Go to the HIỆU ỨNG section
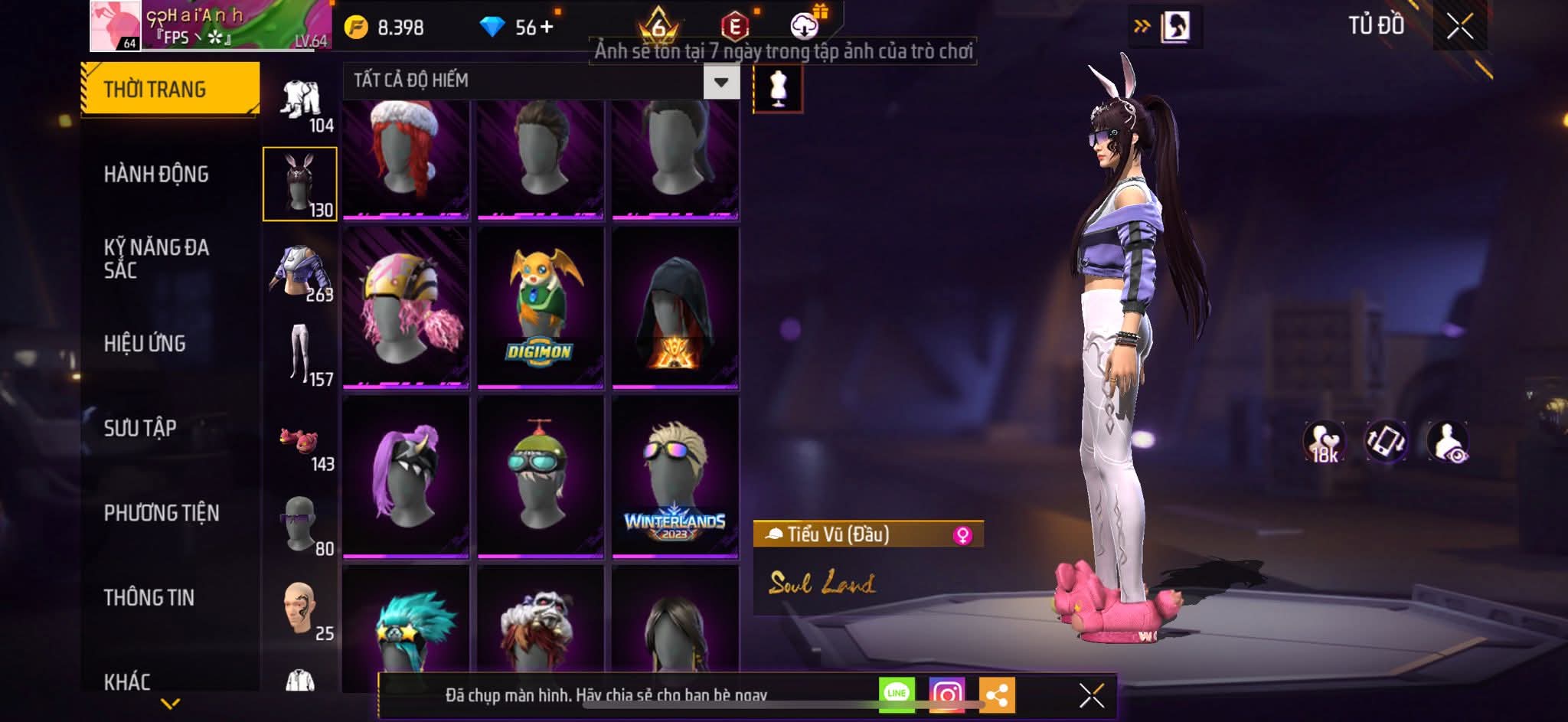1568x722 pixels. (145, 344)
